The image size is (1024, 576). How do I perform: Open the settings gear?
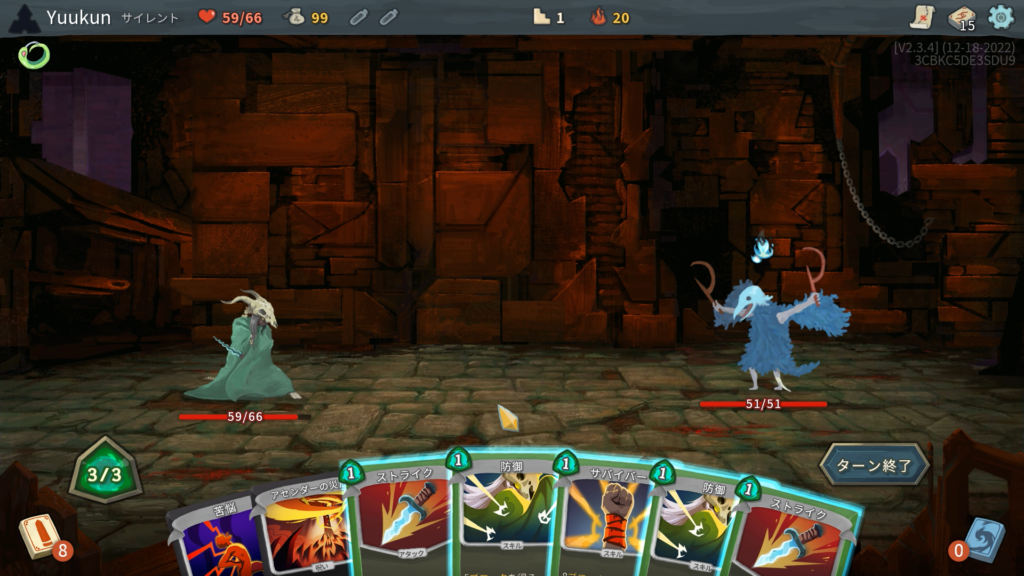1000,17
